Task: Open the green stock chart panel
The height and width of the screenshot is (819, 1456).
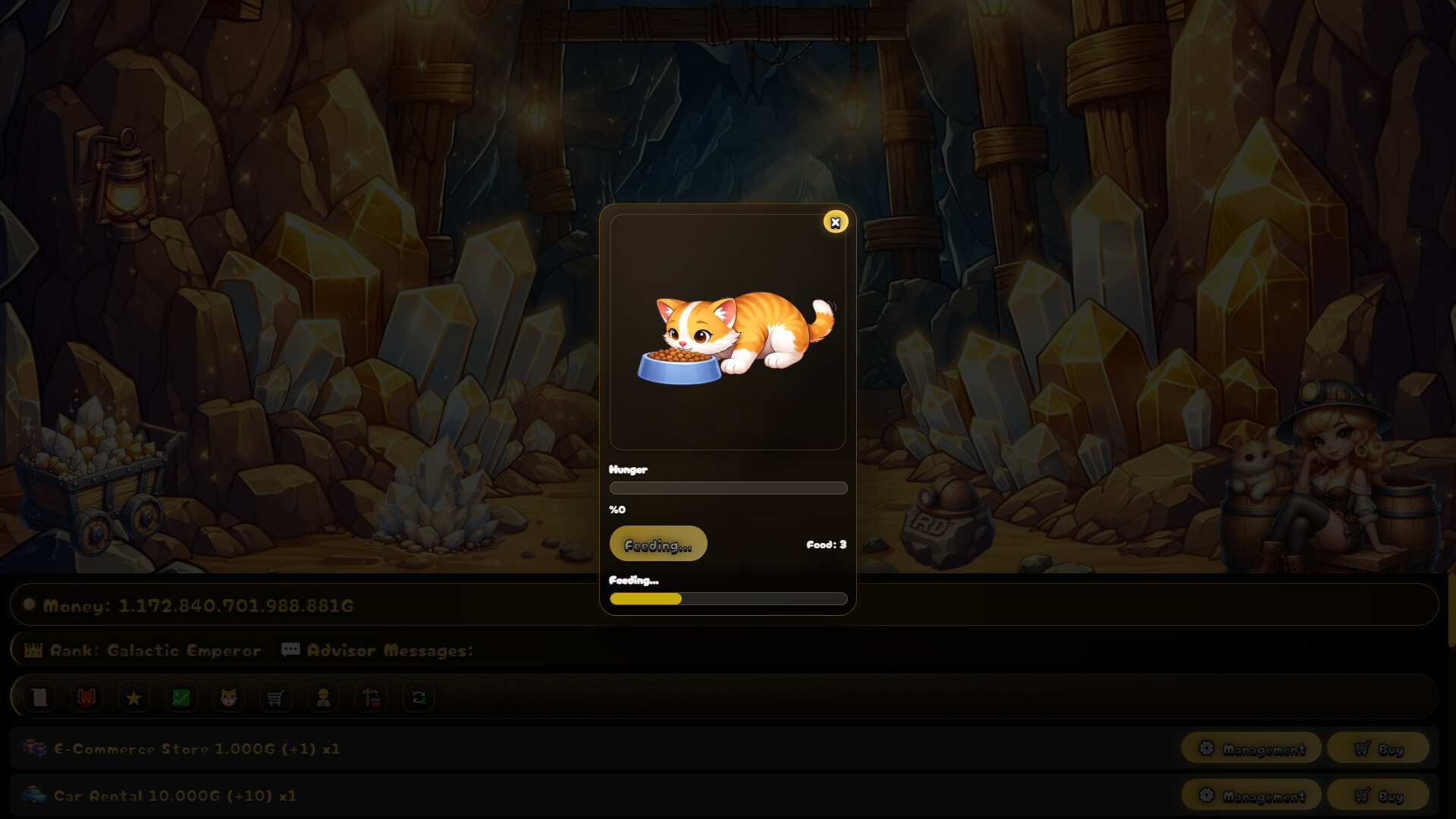Action: [x=181, y=697]
